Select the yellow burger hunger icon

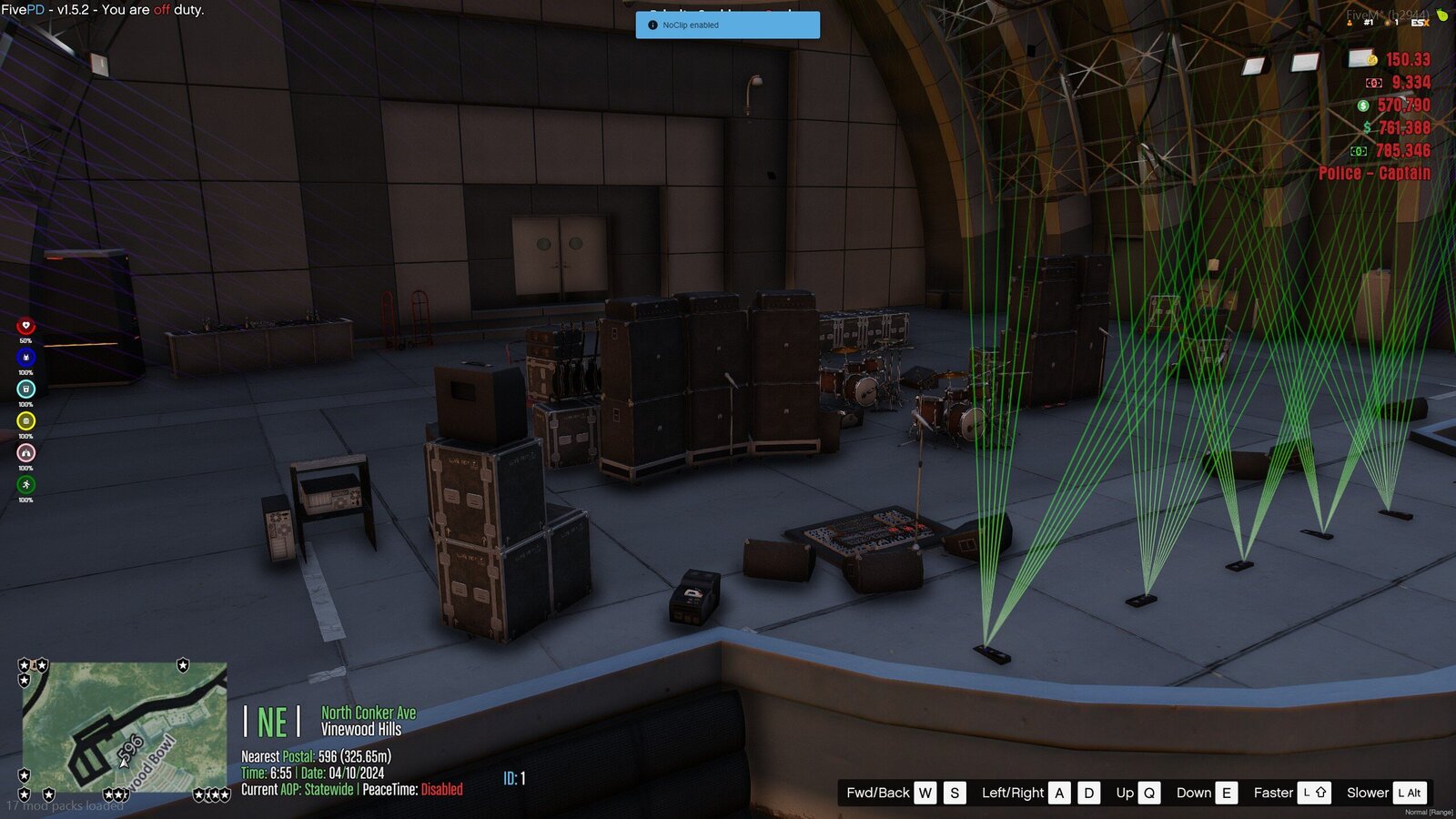coord(25,421)
